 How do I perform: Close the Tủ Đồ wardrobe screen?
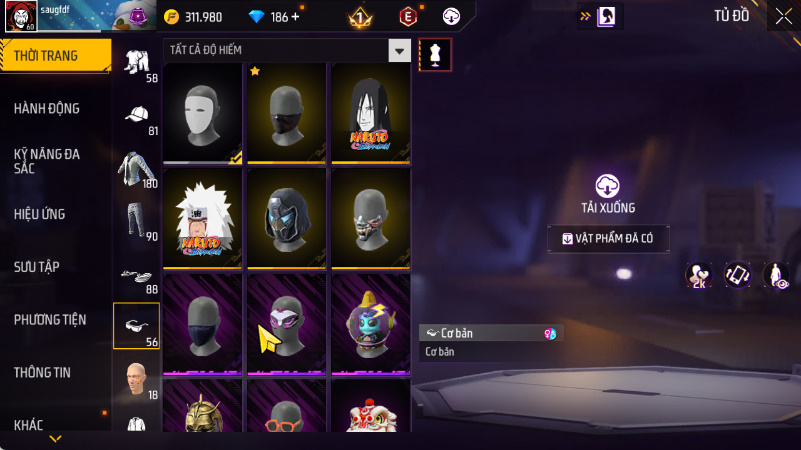(x=783, y=15)
